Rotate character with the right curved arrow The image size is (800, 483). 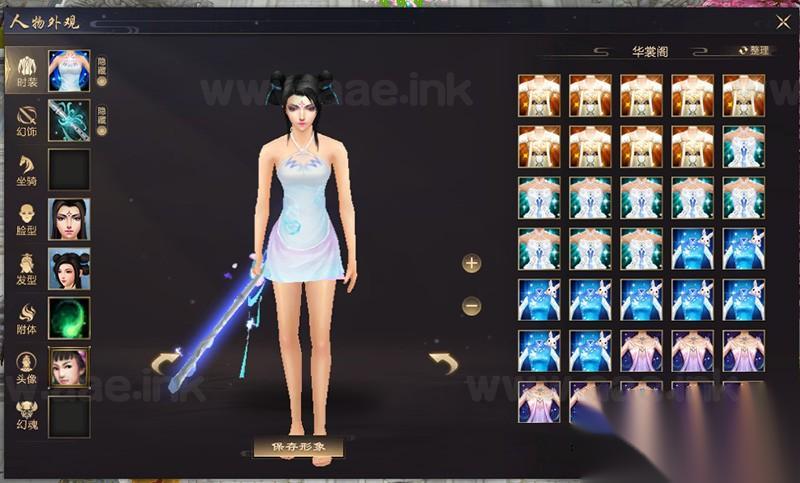[x=442, y=362]
